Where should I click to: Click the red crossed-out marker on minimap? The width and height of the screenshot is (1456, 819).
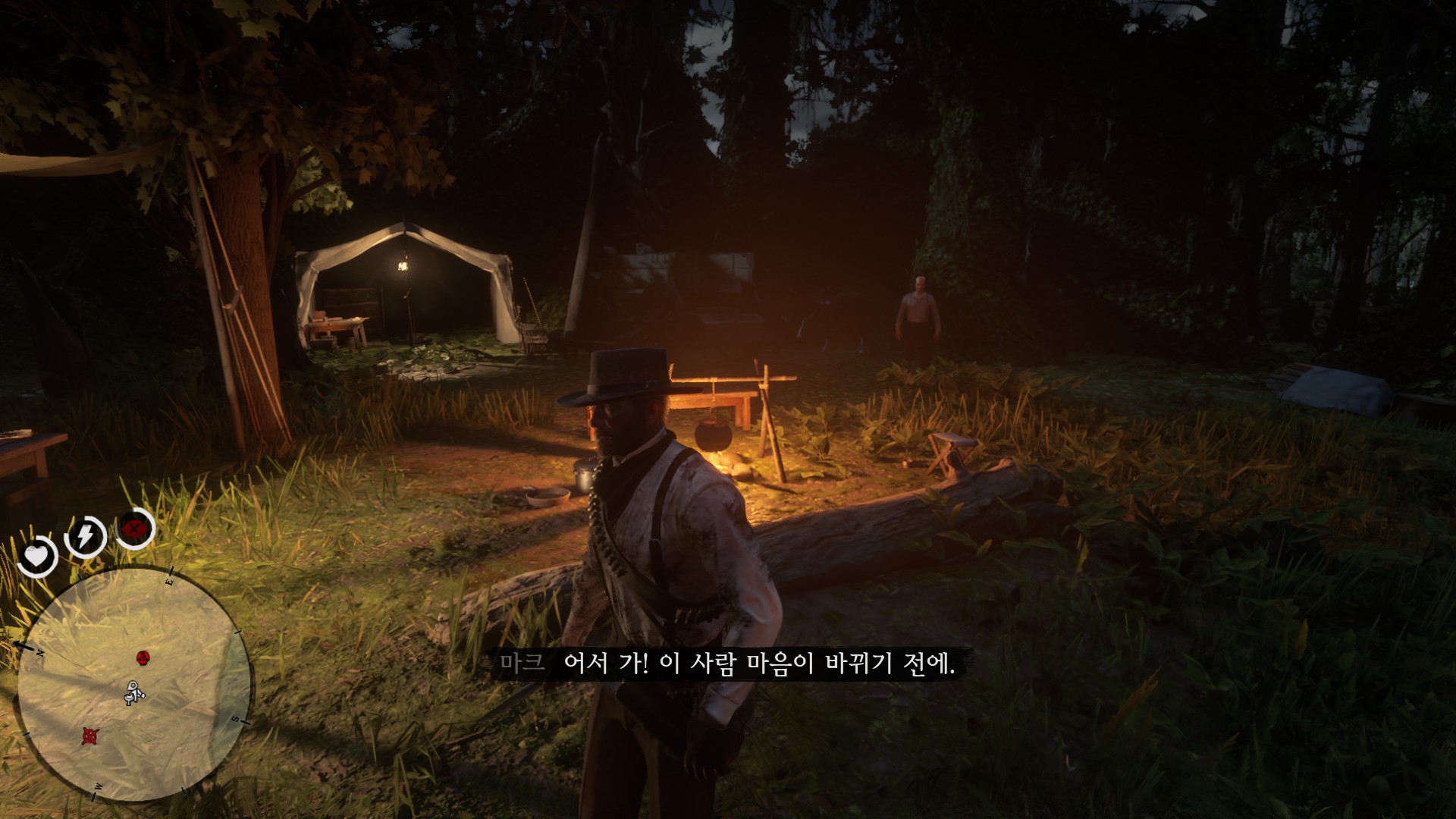[x=90, y=735]
